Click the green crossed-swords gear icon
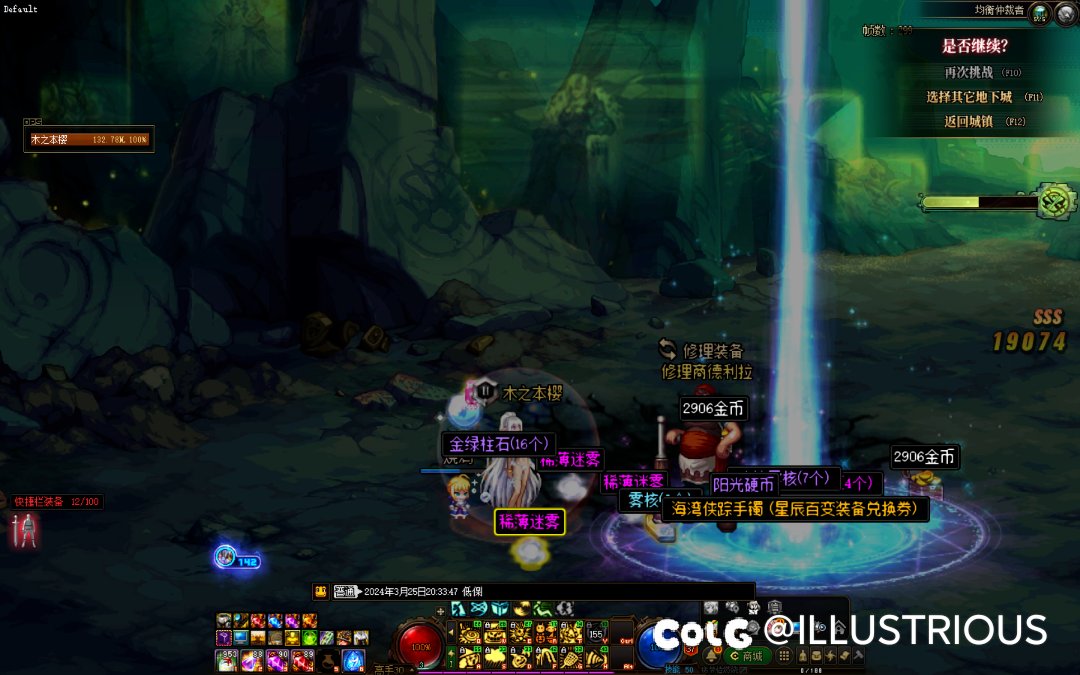Viewport: 1080px width, 675px height. click(1054, 201)
